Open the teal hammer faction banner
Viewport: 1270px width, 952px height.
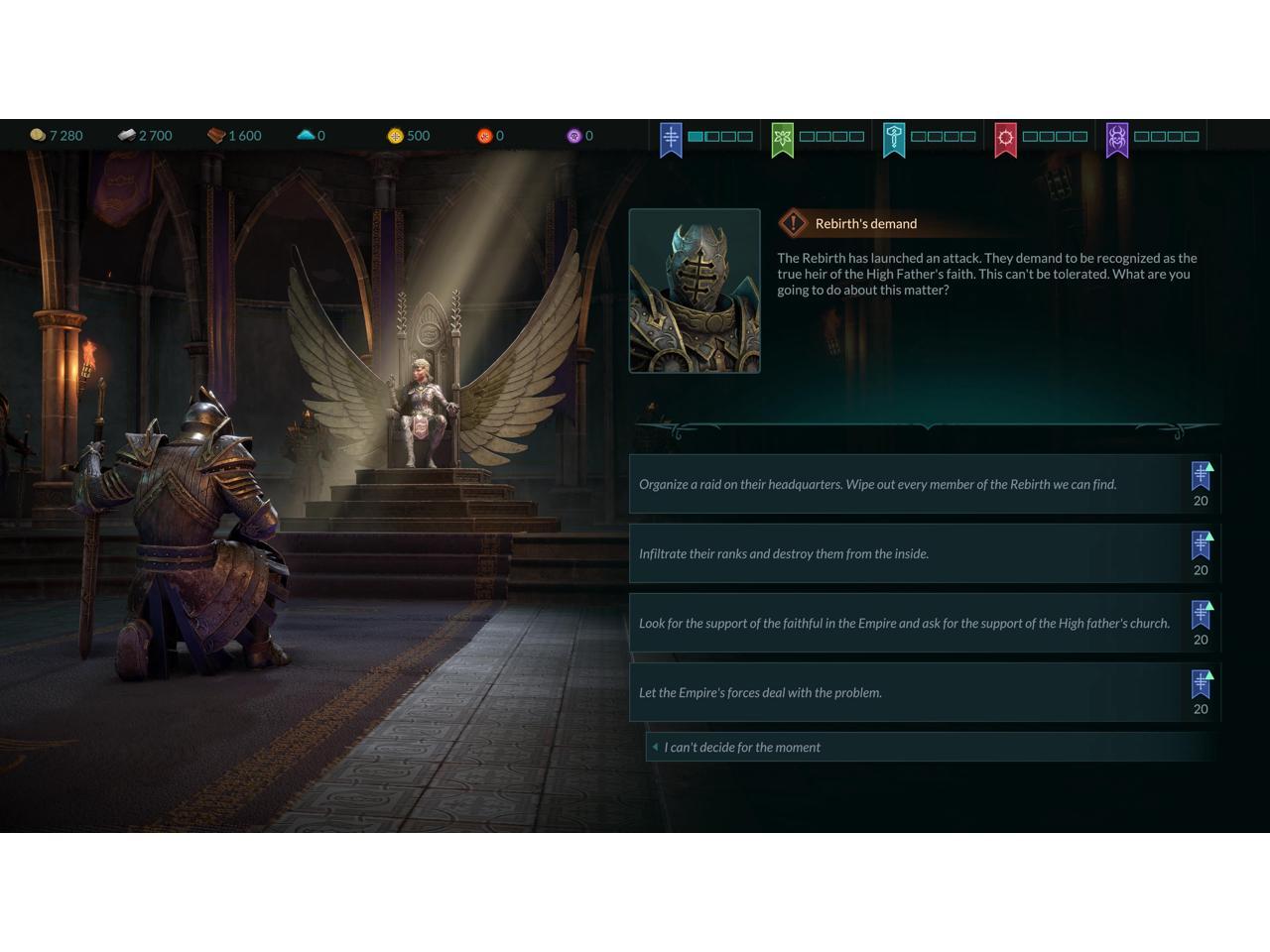[894, 138]
